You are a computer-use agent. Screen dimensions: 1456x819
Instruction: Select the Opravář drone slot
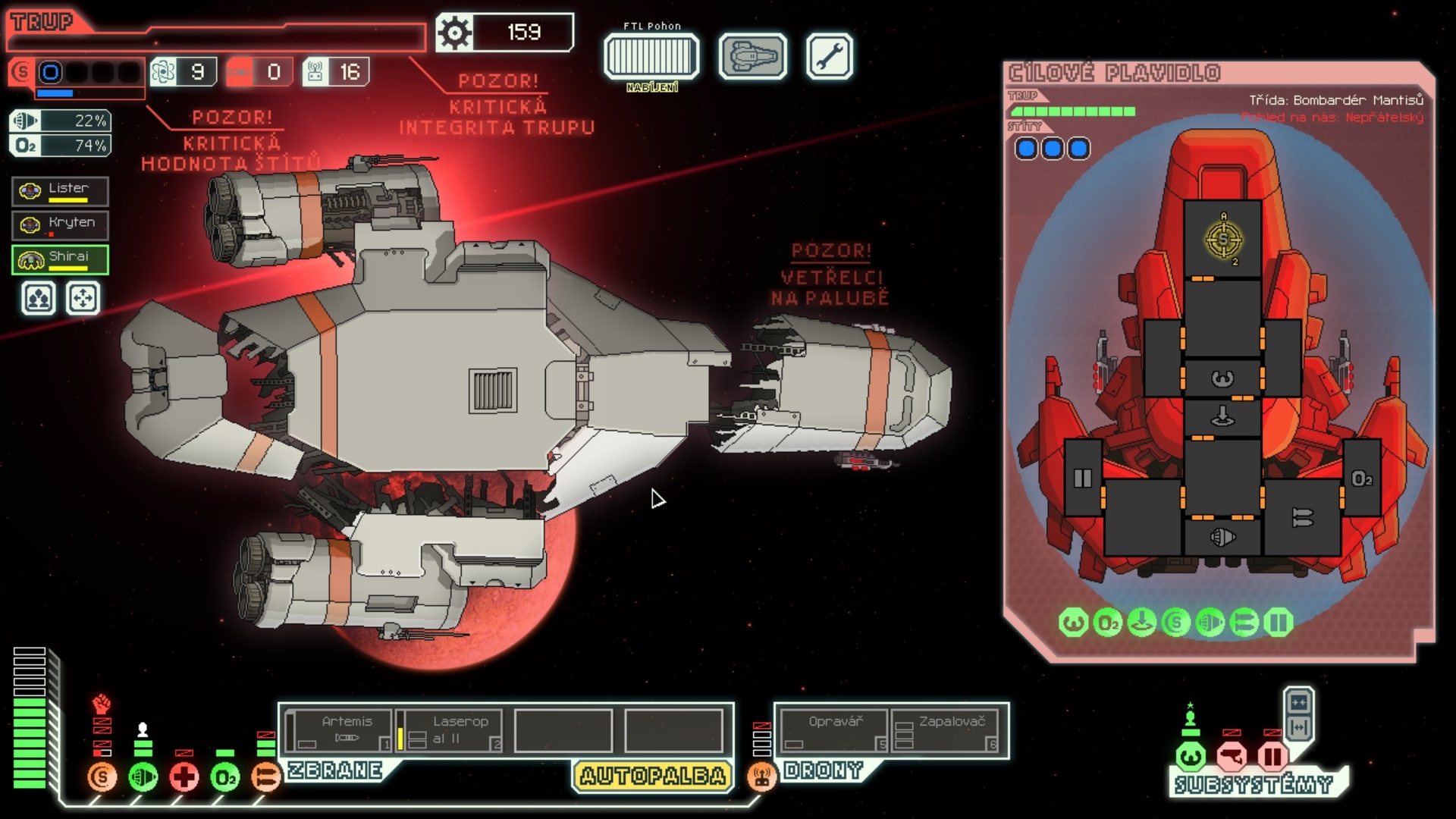(x=833, y=728)
